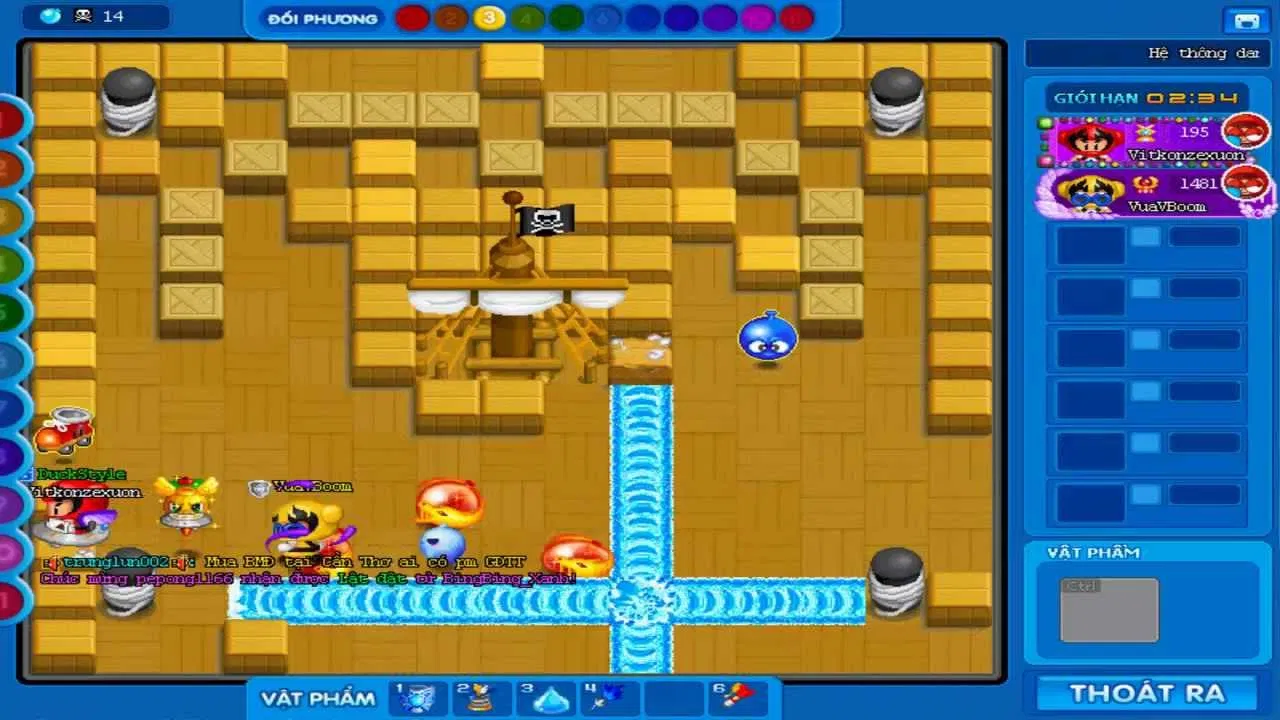Use the blue water crystal in slot 3
Viewport: 1280px width, 720px height.
[545, 700]
